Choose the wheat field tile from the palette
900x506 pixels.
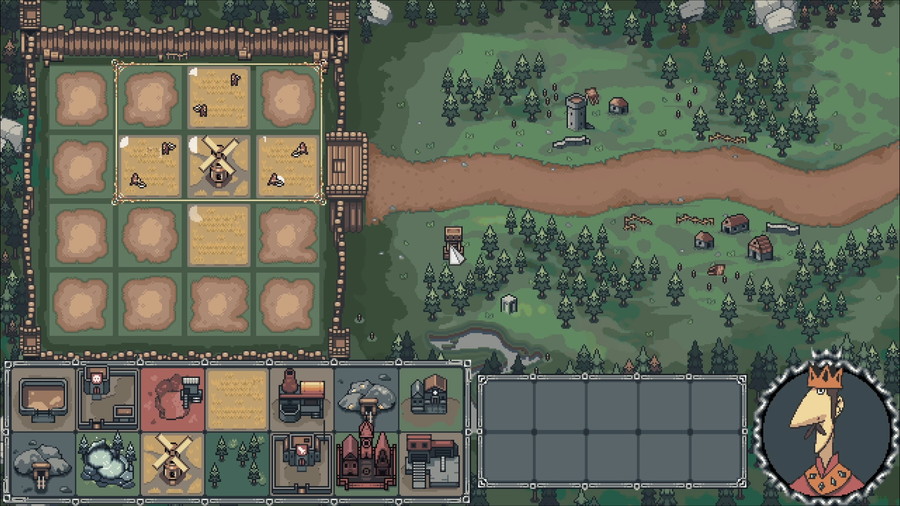tap(237, 398)
